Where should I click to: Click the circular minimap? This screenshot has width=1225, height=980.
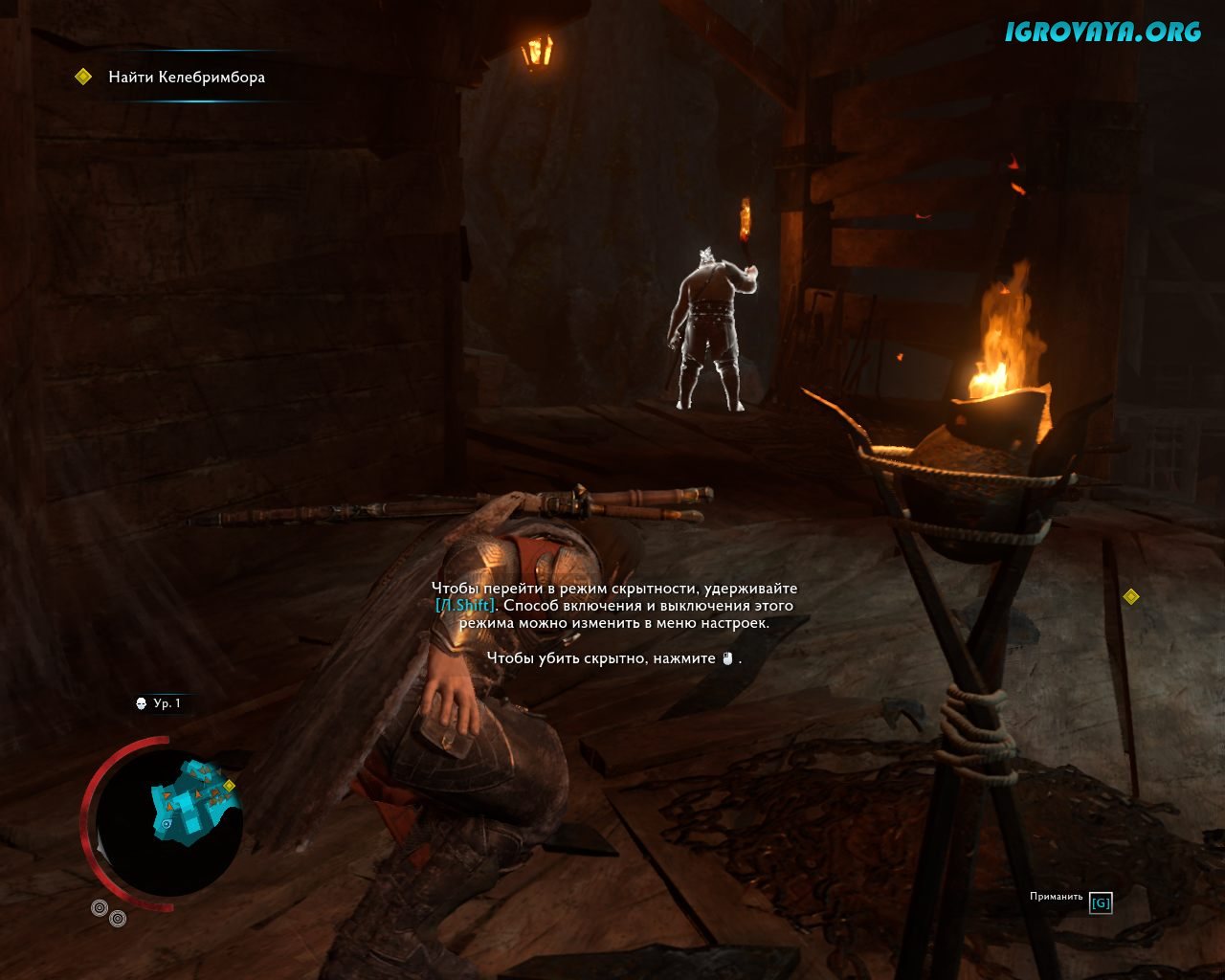[168, 823]
